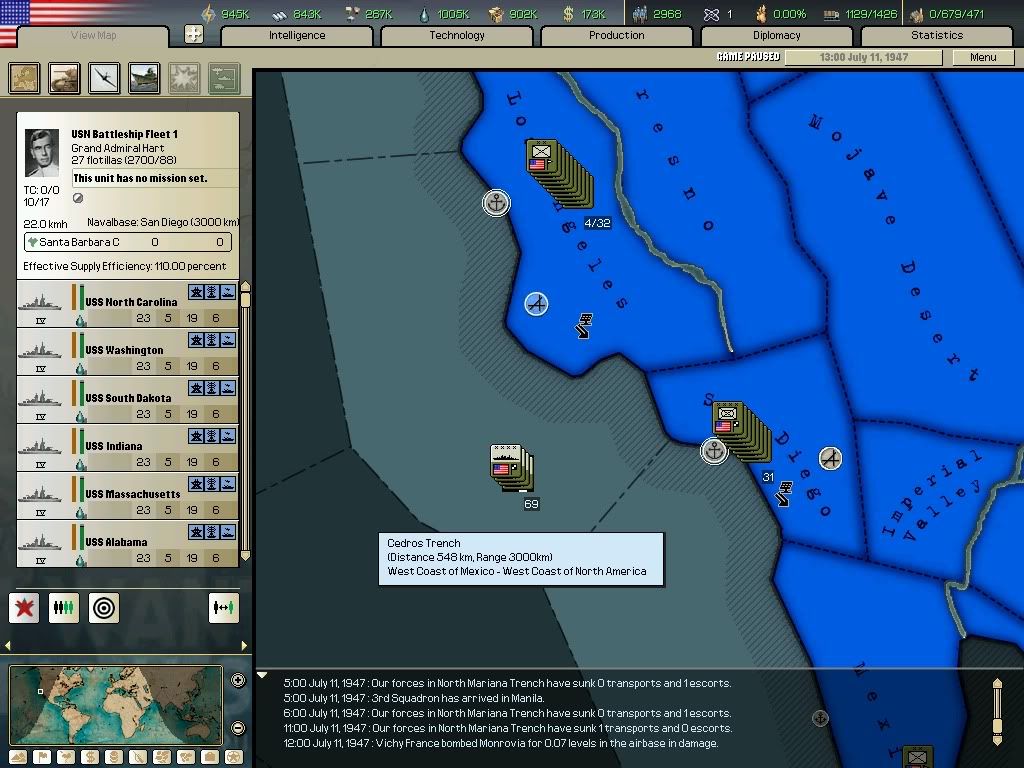Select the airplane air-units filter icon
This screenshot has height=768, width=1024.
click(x=105, y=78)
